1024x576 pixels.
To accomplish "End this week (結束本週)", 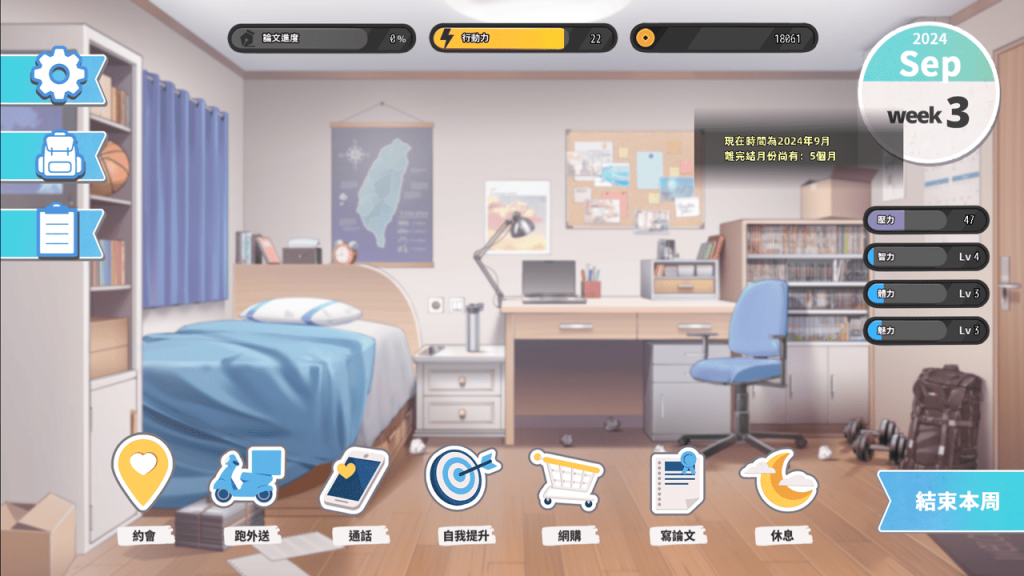I will tap(955, 501).
